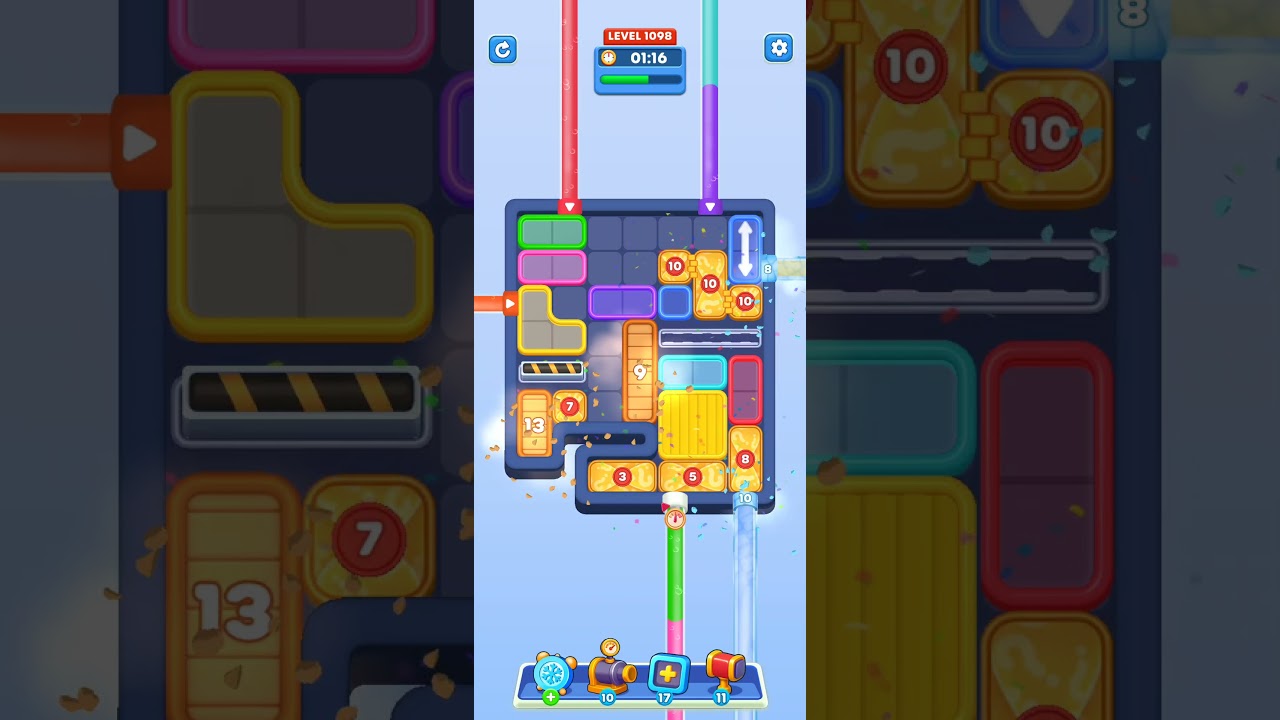
Task: Tap the clock icon beside the timer
Action: tap(610, 58)
